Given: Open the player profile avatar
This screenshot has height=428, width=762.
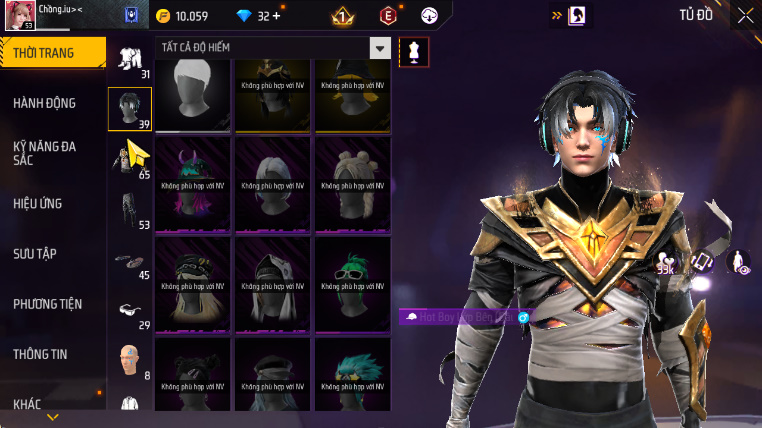Looking at the screenshot, I should (x=19, y=16).
